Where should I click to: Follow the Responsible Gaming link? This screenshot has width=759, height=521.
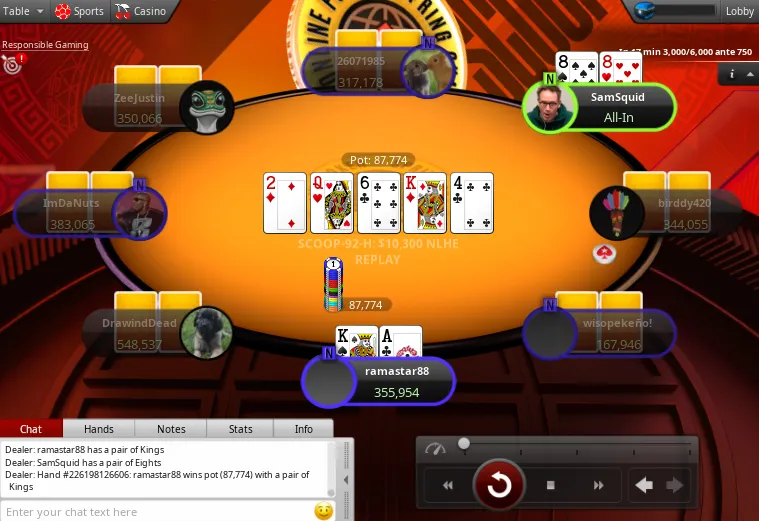[45, 45]
